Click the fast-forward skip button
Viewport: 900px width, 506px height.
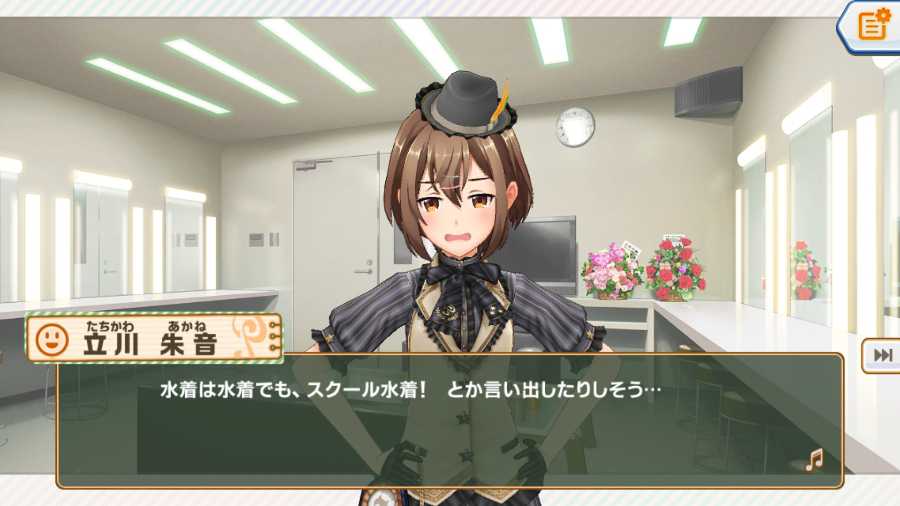[x=883, y=355]
